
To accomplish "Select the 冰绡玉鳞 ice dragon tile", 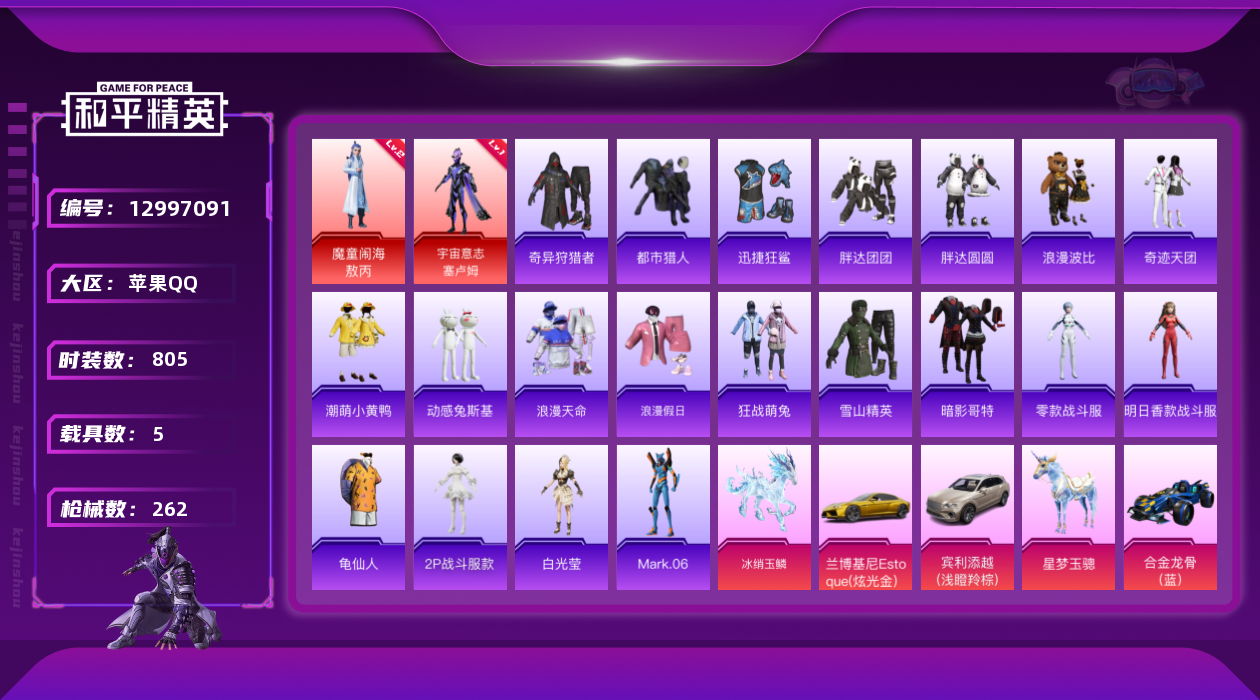I will click(x=764, y=517).
